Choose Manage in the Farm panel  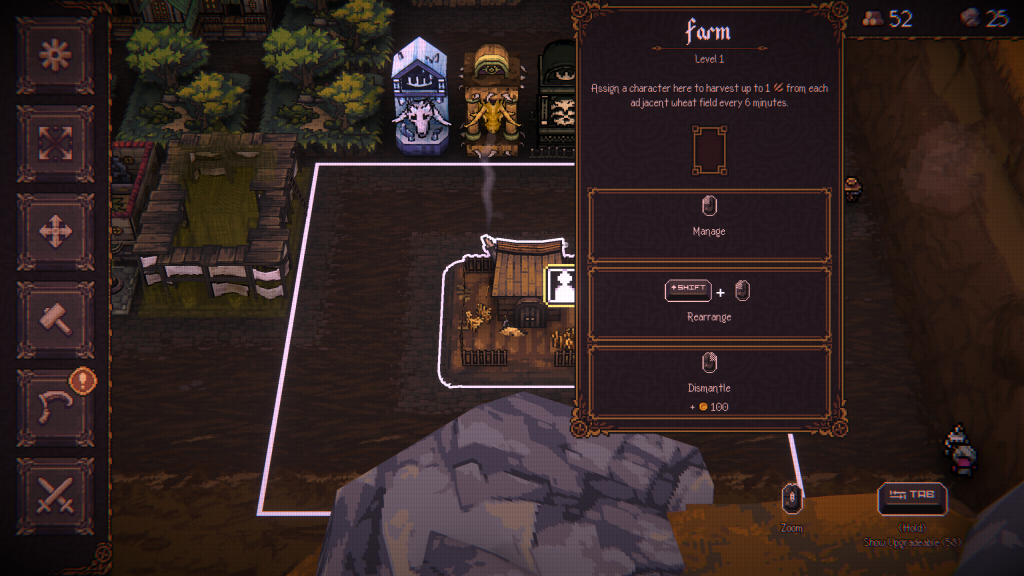[x=709, y=225]
